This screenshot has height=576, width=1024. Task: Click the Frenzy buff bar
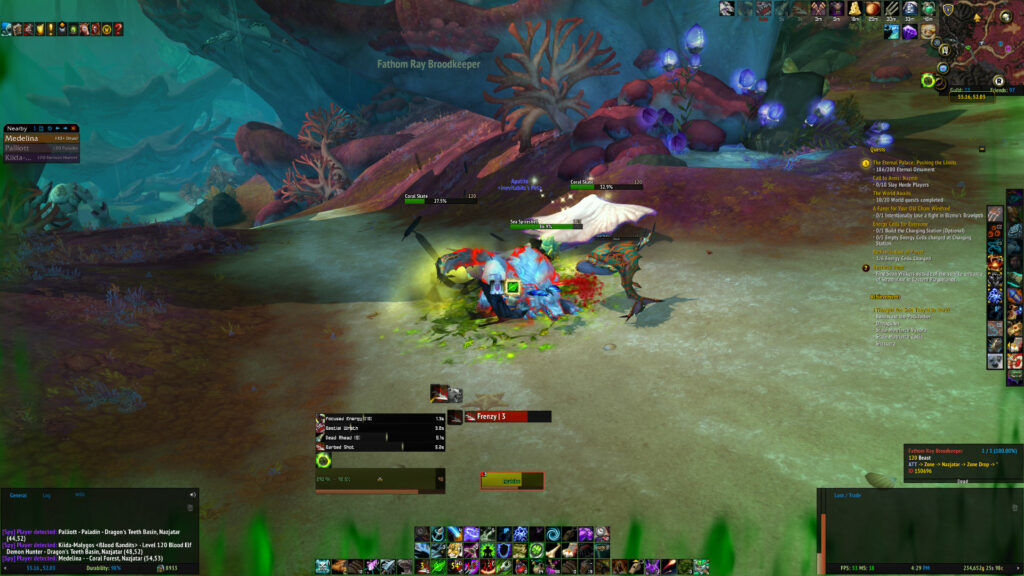point(507,416)
